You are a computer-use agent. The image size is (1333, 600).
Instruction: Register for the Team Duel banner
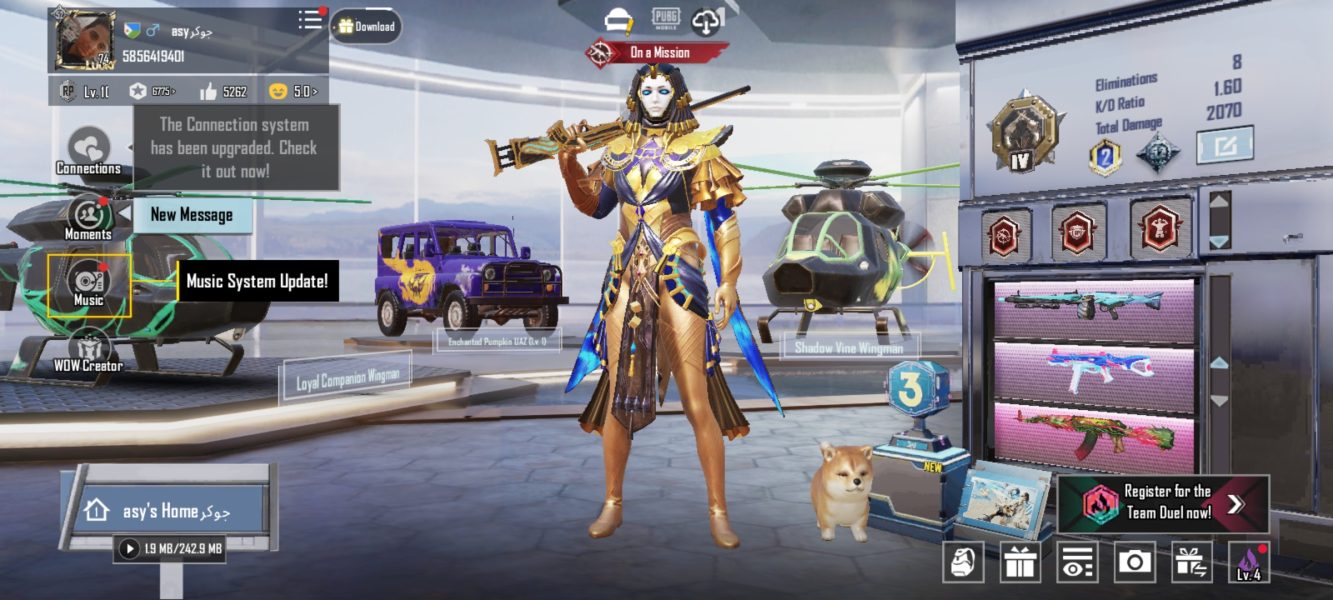1163,503
